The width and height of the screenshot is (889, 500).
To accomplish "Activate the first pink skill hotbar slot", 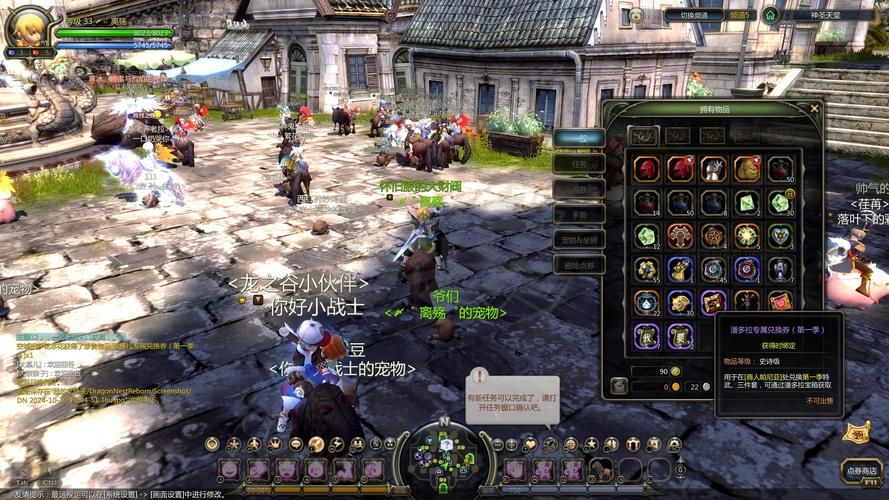I will point(230,468).
